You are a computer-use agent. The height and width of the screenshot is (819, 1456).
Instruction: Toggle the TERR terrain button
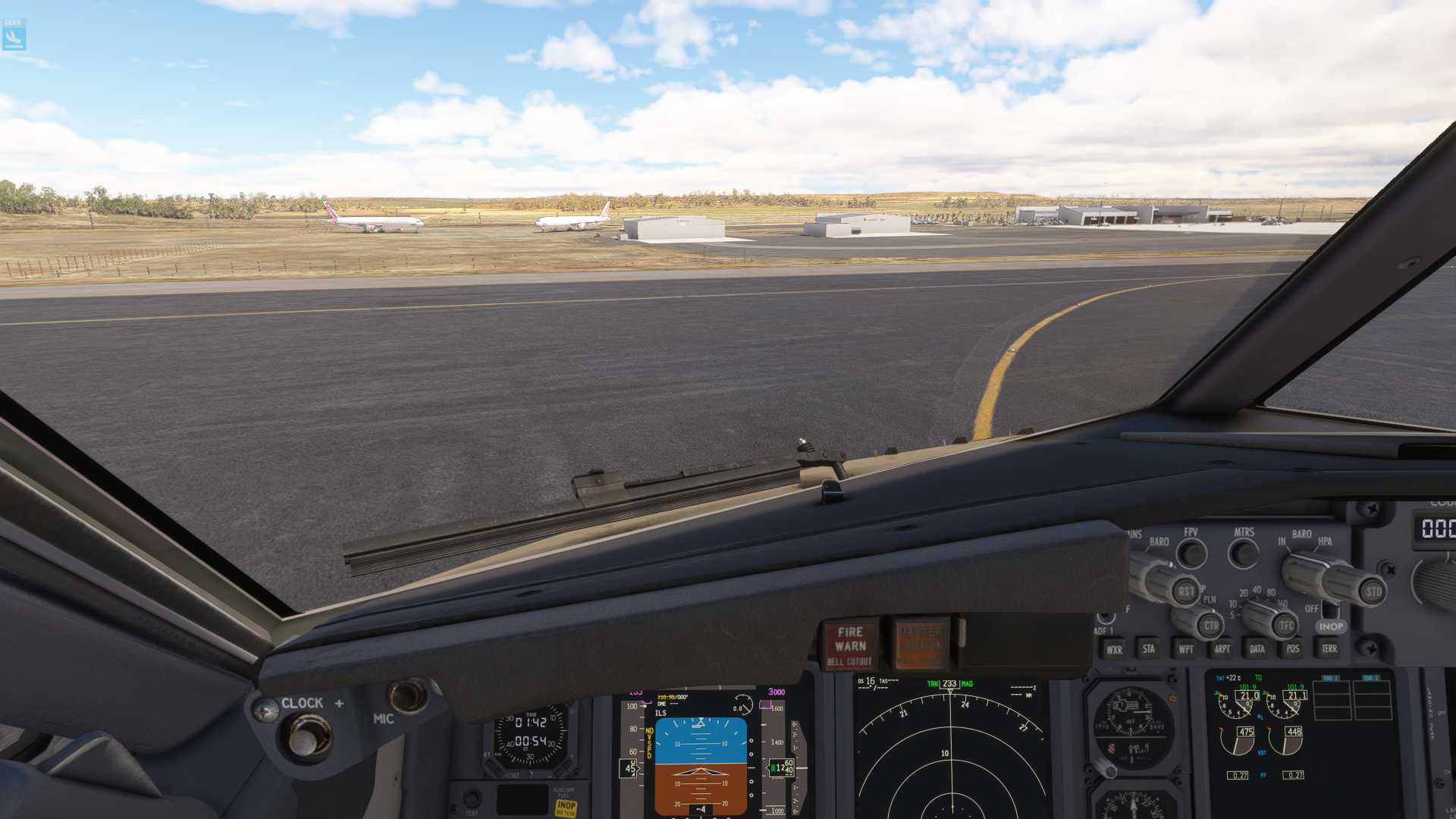coord(1329,649)
